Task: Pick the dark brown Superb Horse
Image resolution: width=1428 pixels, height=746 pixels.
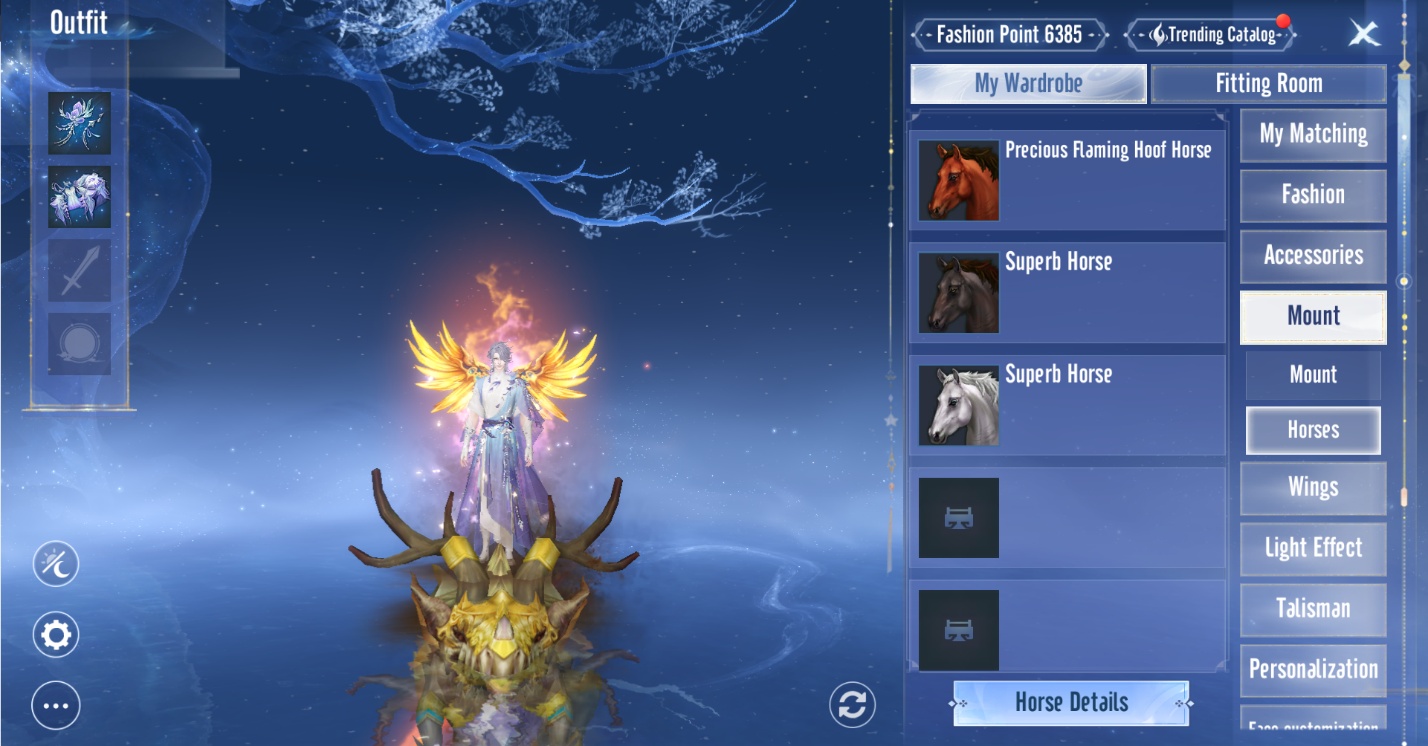Action: (x=1067, y=293)
